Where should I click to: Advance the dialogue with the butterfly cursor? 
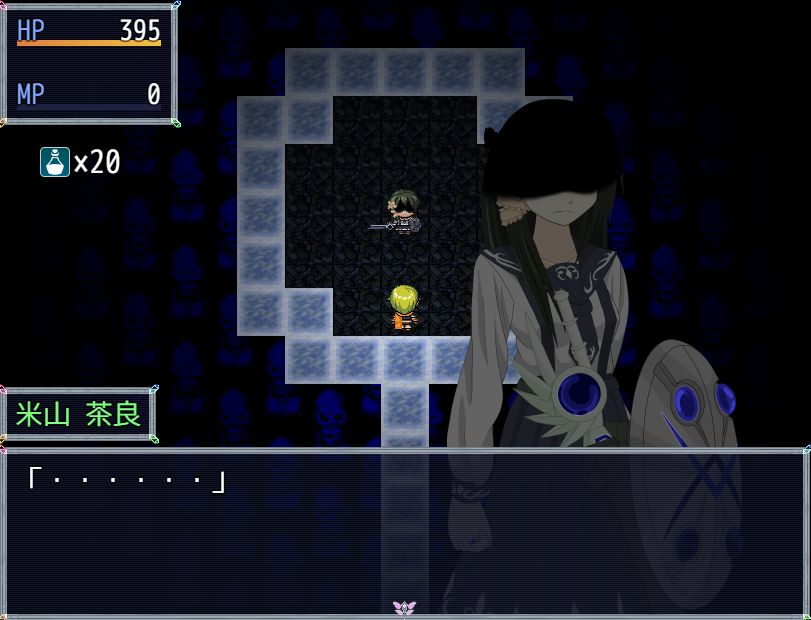click(x=404, y=607)
